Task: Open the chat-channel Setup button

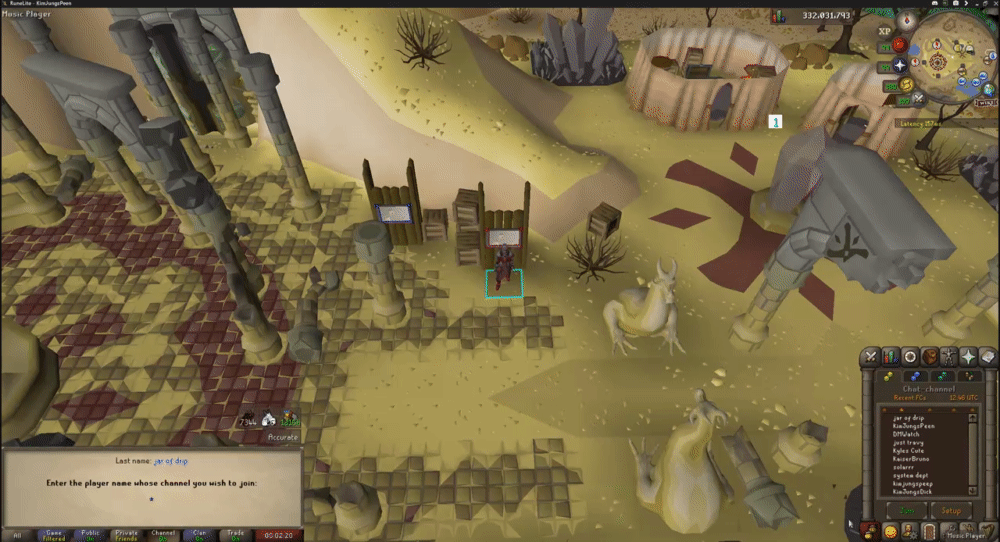Action: coord(951,509)
